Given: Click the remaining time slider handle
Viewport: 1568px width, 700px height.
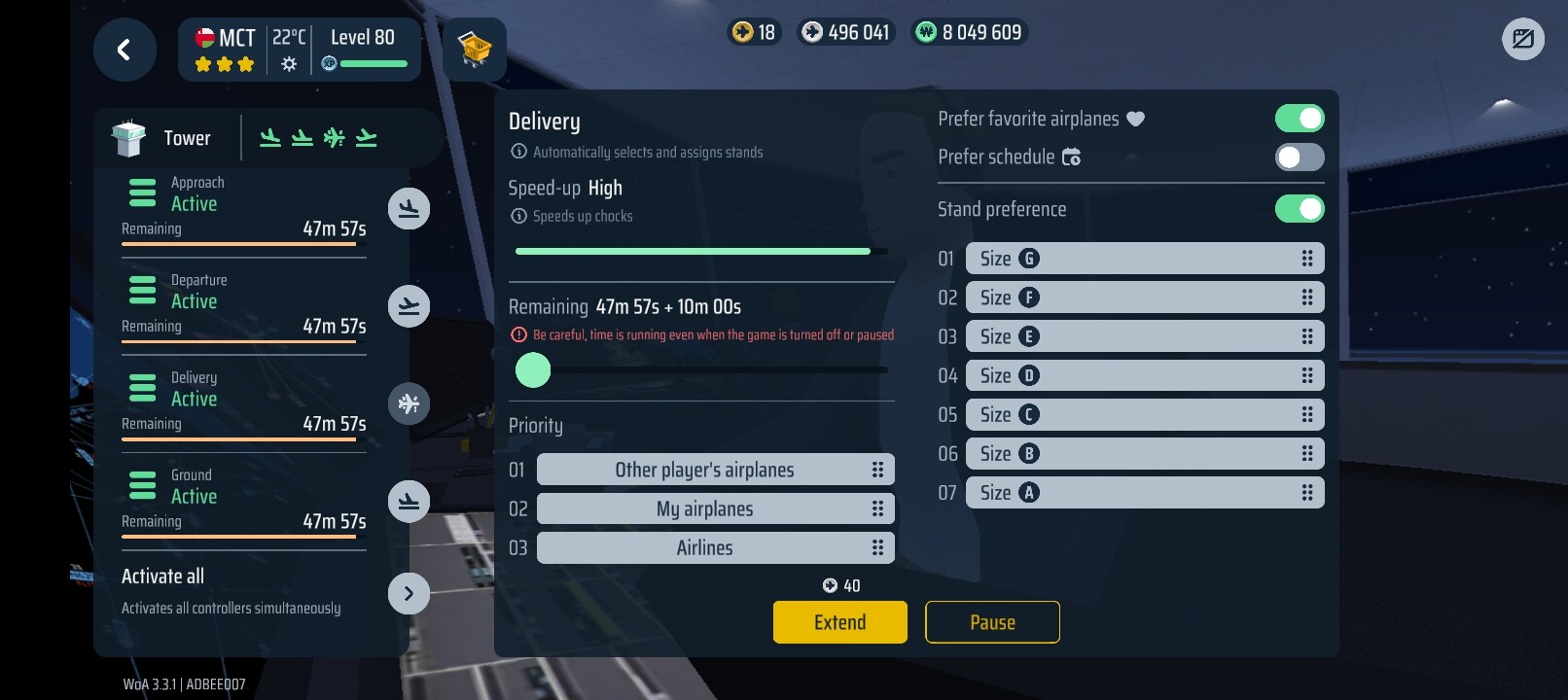Looking at the screenshot, I should click(x=533, y=369).
